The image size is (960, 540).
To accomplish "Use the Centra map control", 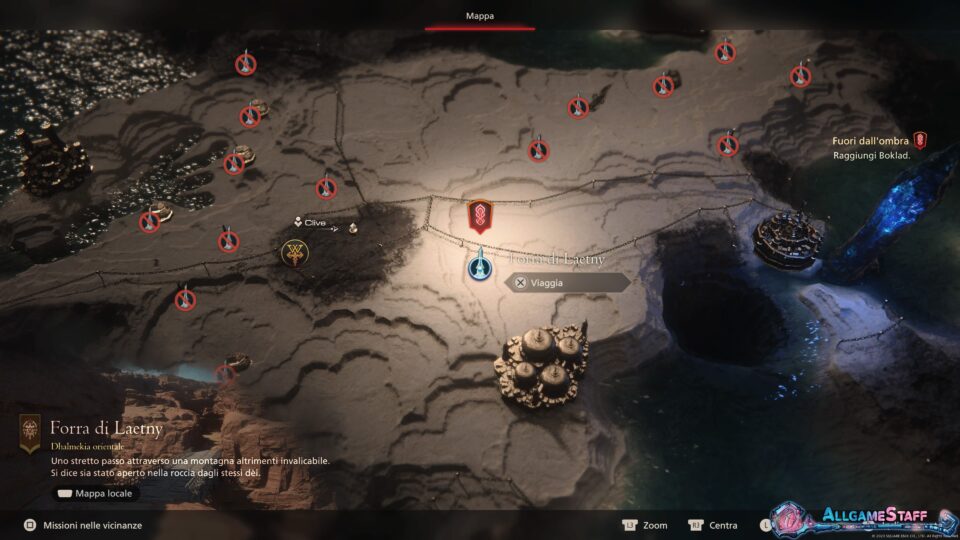I will (x=714, y=525).
